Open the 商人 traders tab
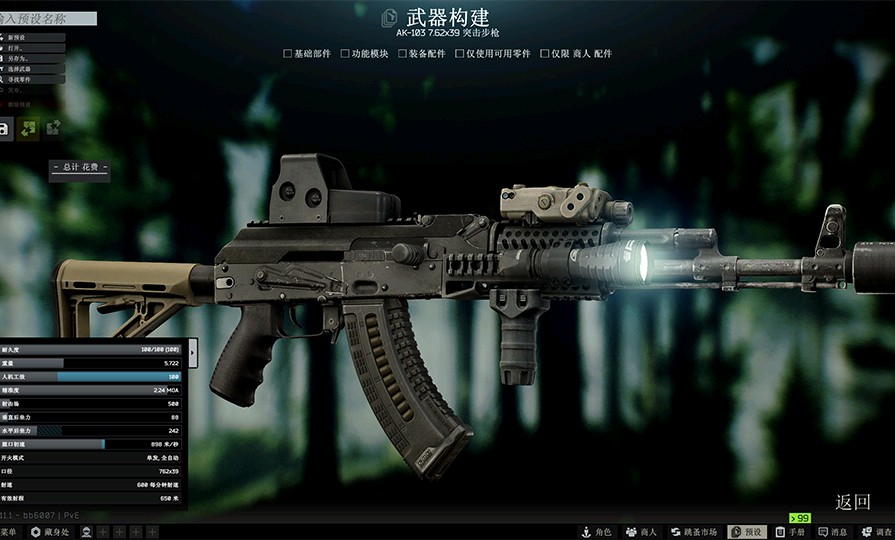The width and height of the screenshot is (895, 540). (x=641, y=532)
